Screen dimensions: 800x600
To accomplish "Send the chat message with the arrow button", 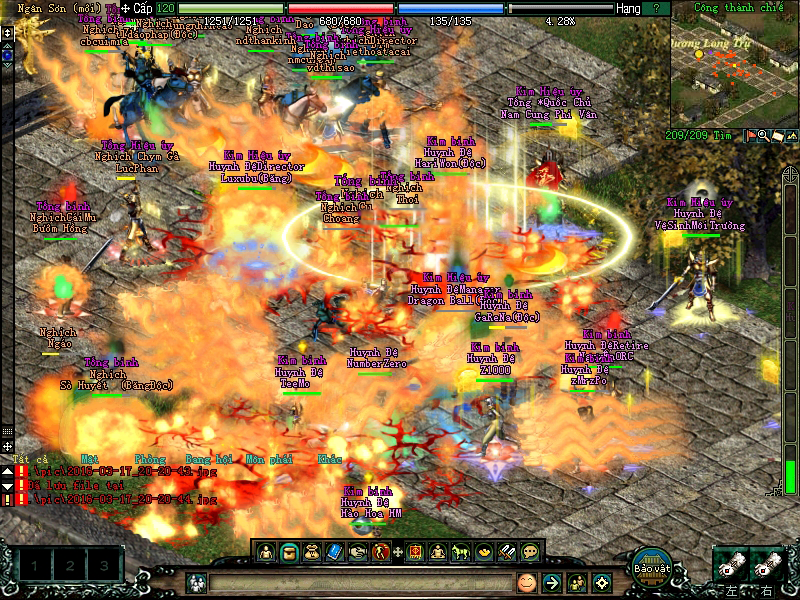I will click(x=552, y=582).
